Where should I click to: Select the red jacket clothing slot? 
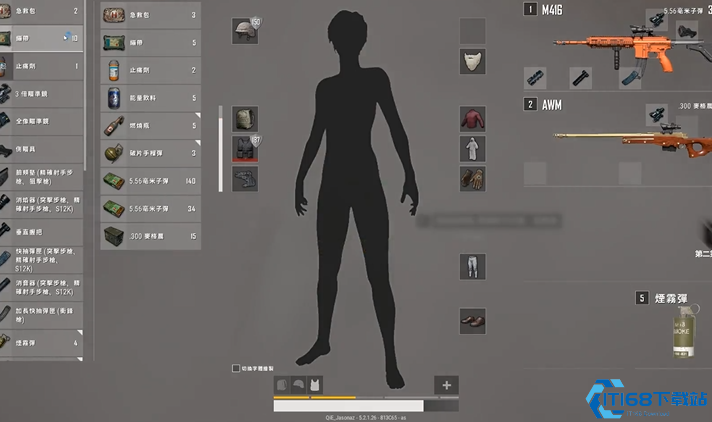click(472, 120)
